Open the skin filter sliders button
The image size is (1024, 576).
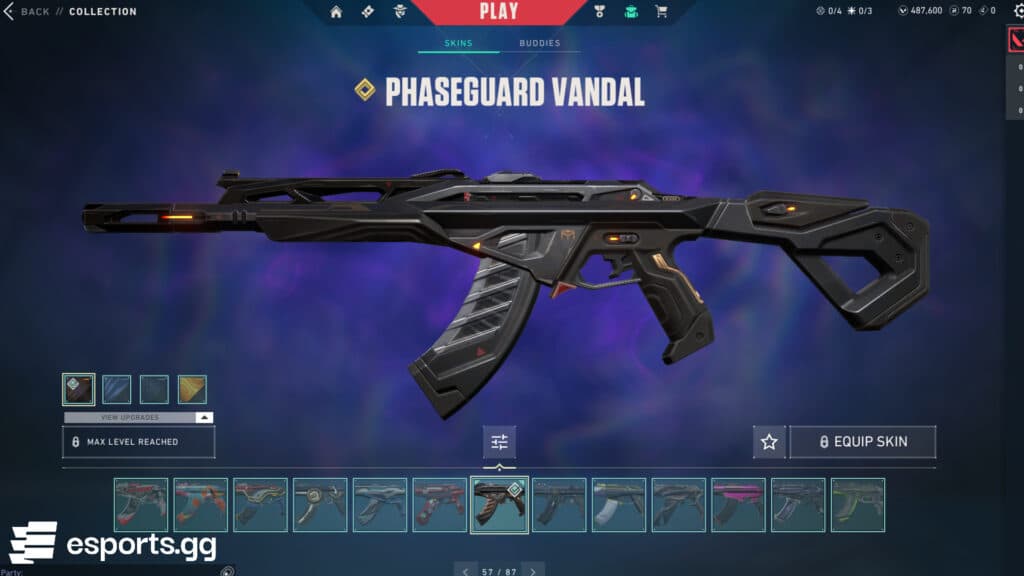[x=499, y=442]
